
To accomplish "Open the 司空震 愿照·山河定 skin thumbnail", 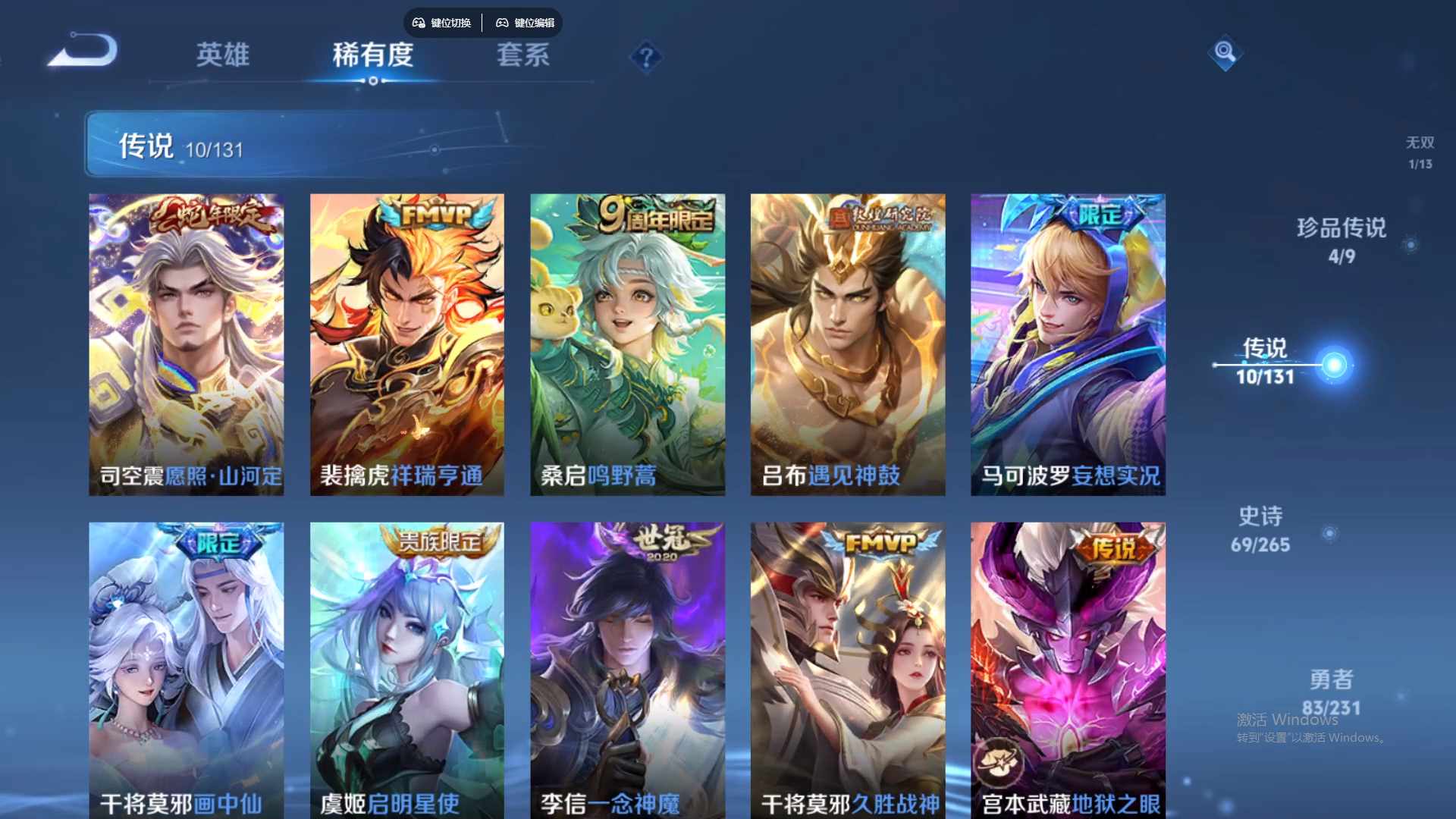I will [186, 341].
